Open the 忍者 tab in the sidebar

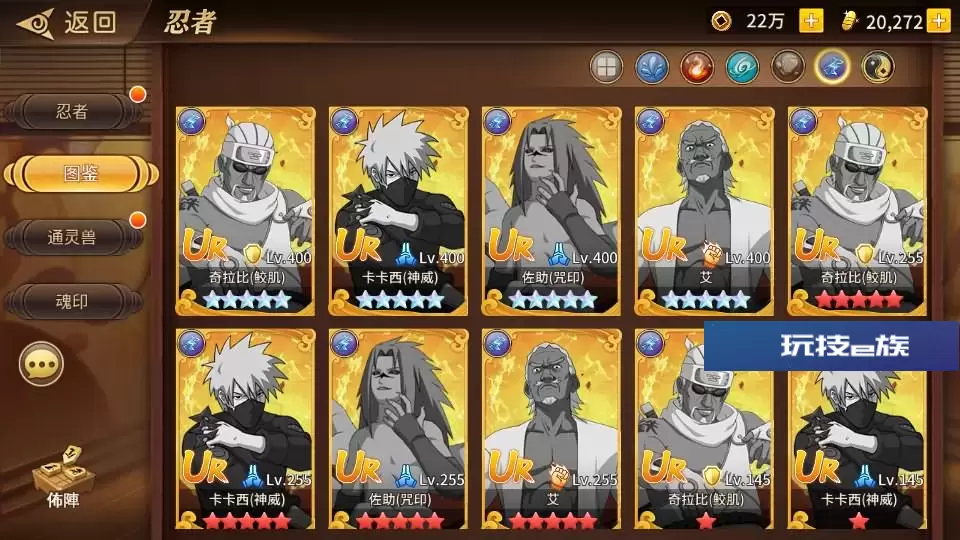coord(72,112)
